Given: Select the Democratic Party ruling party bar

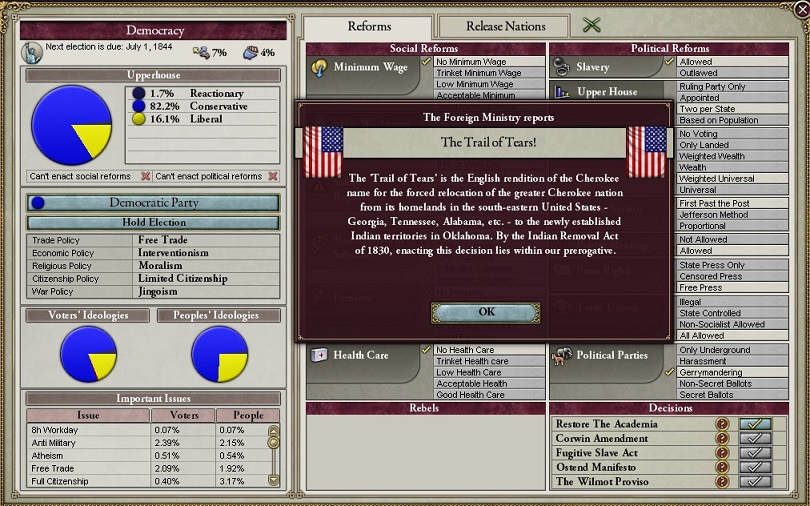Looking at the screenshot, I should (152, 202).
